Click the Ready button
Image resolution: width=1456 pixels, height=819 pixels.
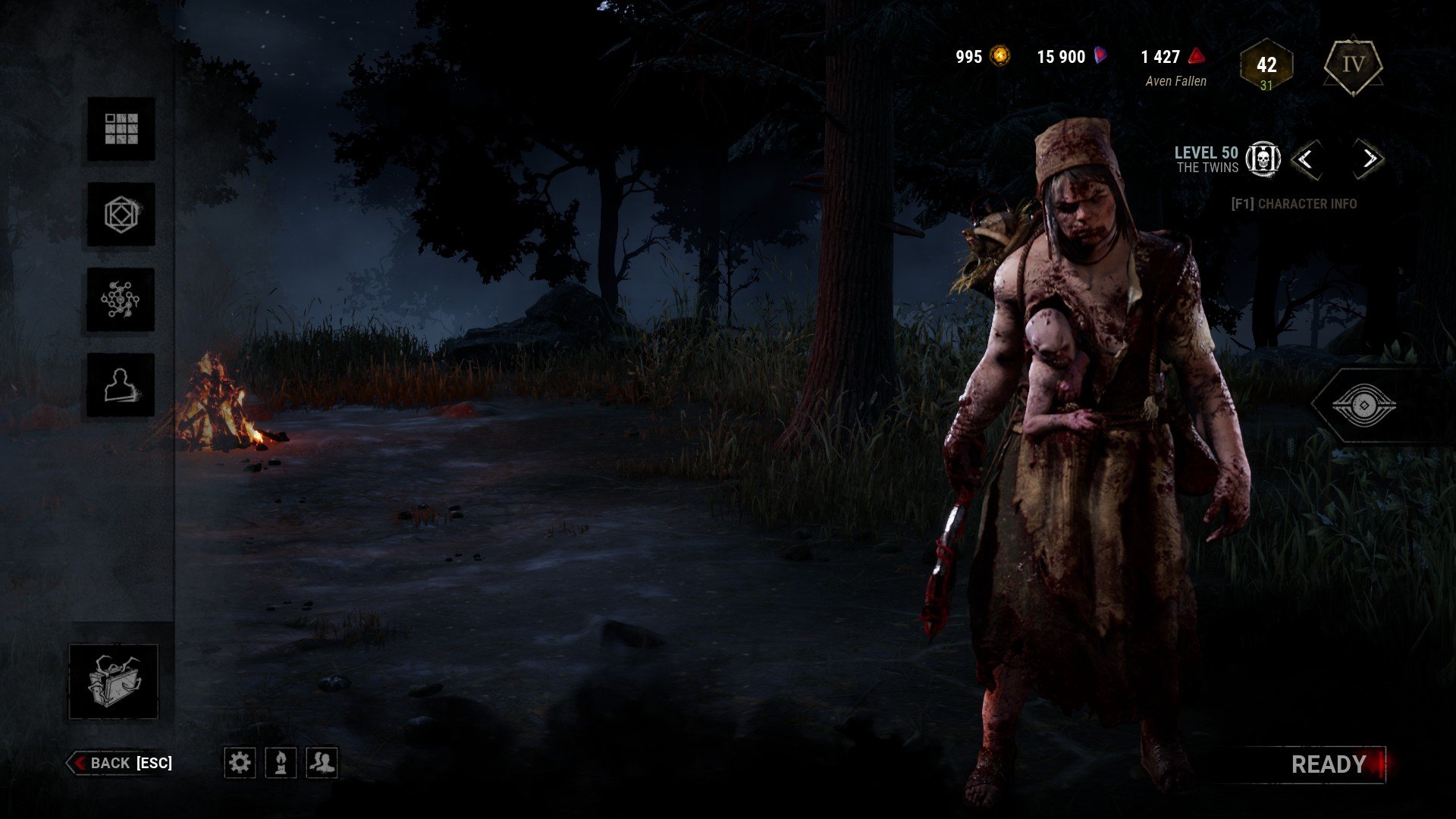(x=1329, y=764)
